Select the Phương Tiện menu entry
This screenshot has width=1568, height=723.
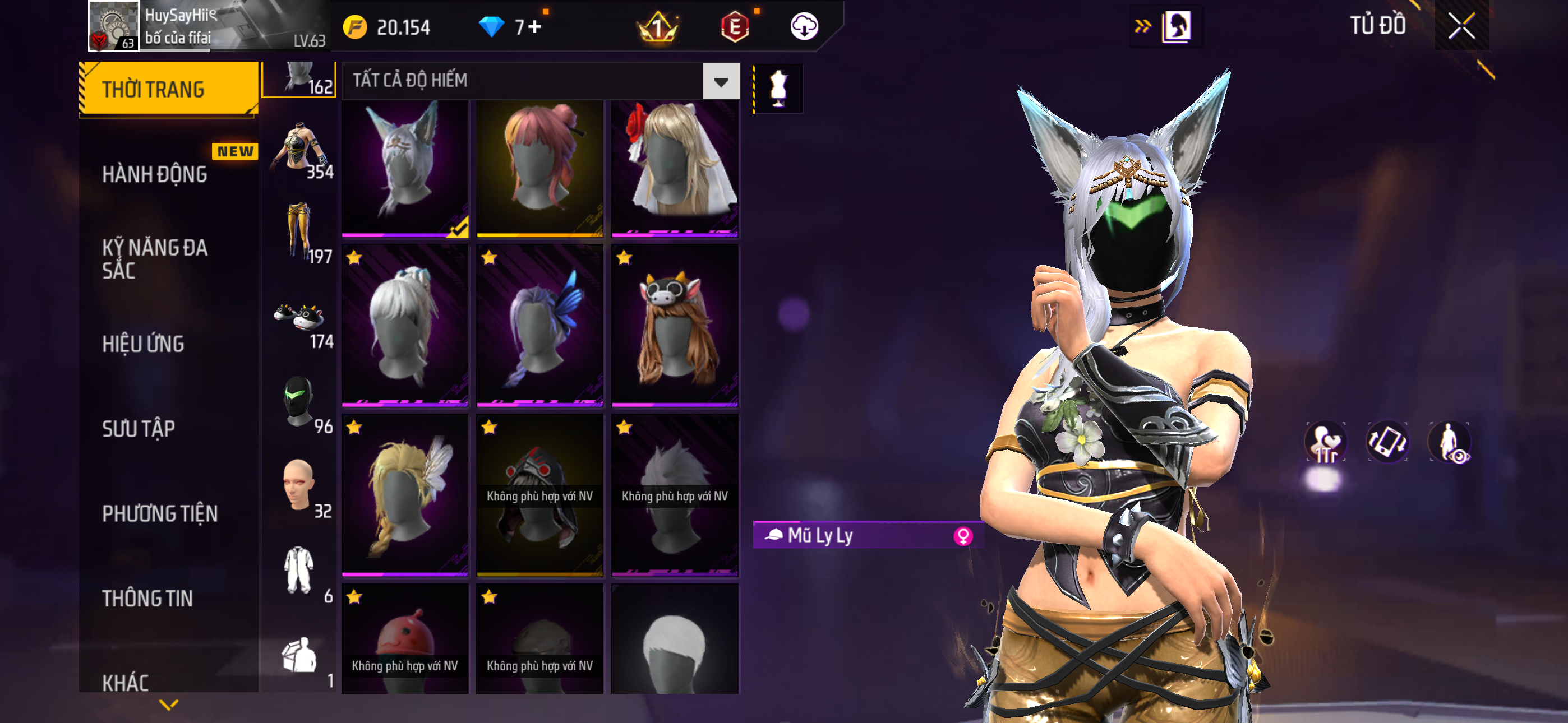[x=159, y=513]
